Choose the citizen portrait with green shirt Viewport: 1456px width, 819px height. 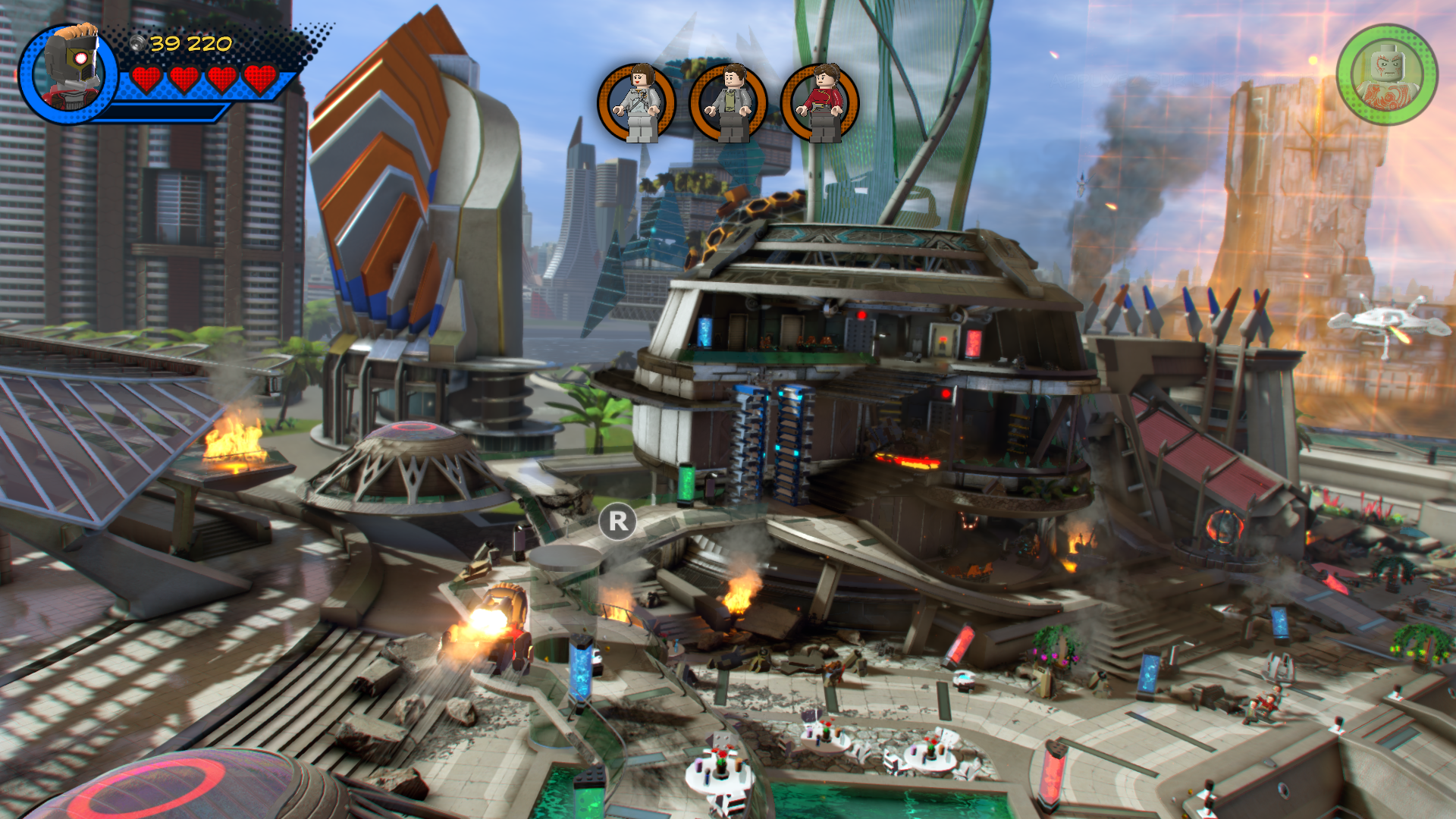(x=728, y=102)
